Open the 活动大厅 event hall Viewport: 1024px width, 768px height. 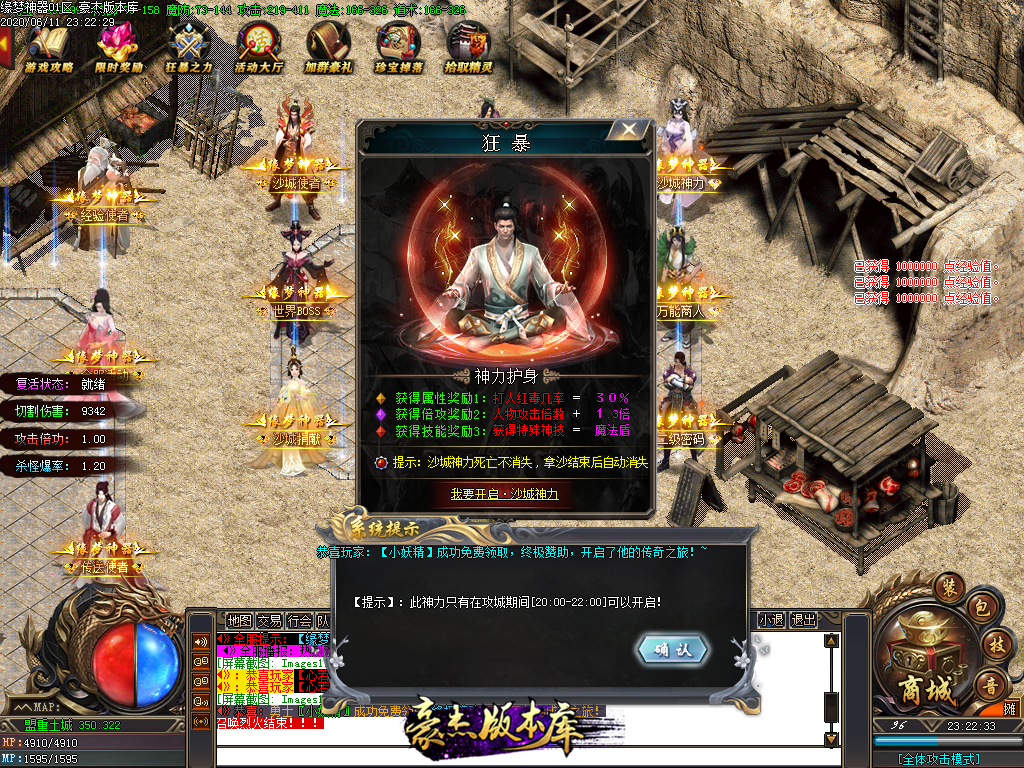click(259, 48)
